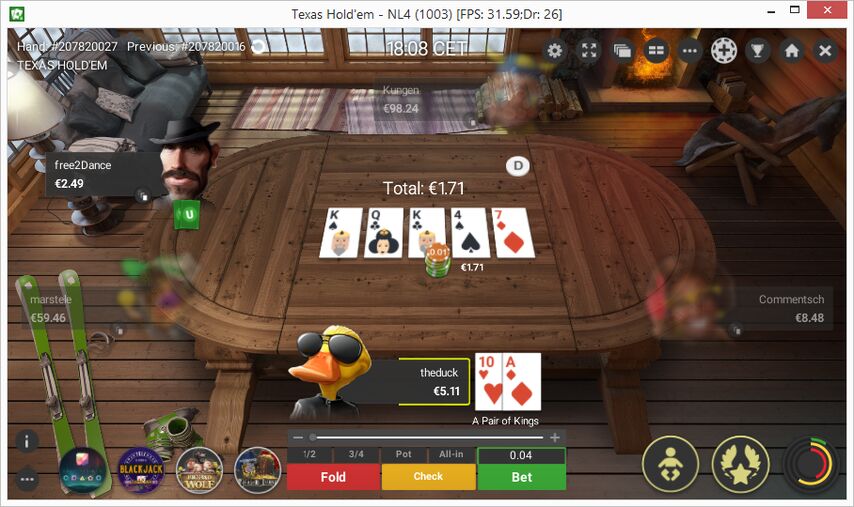Click the green Bet button

pos(522,477)
